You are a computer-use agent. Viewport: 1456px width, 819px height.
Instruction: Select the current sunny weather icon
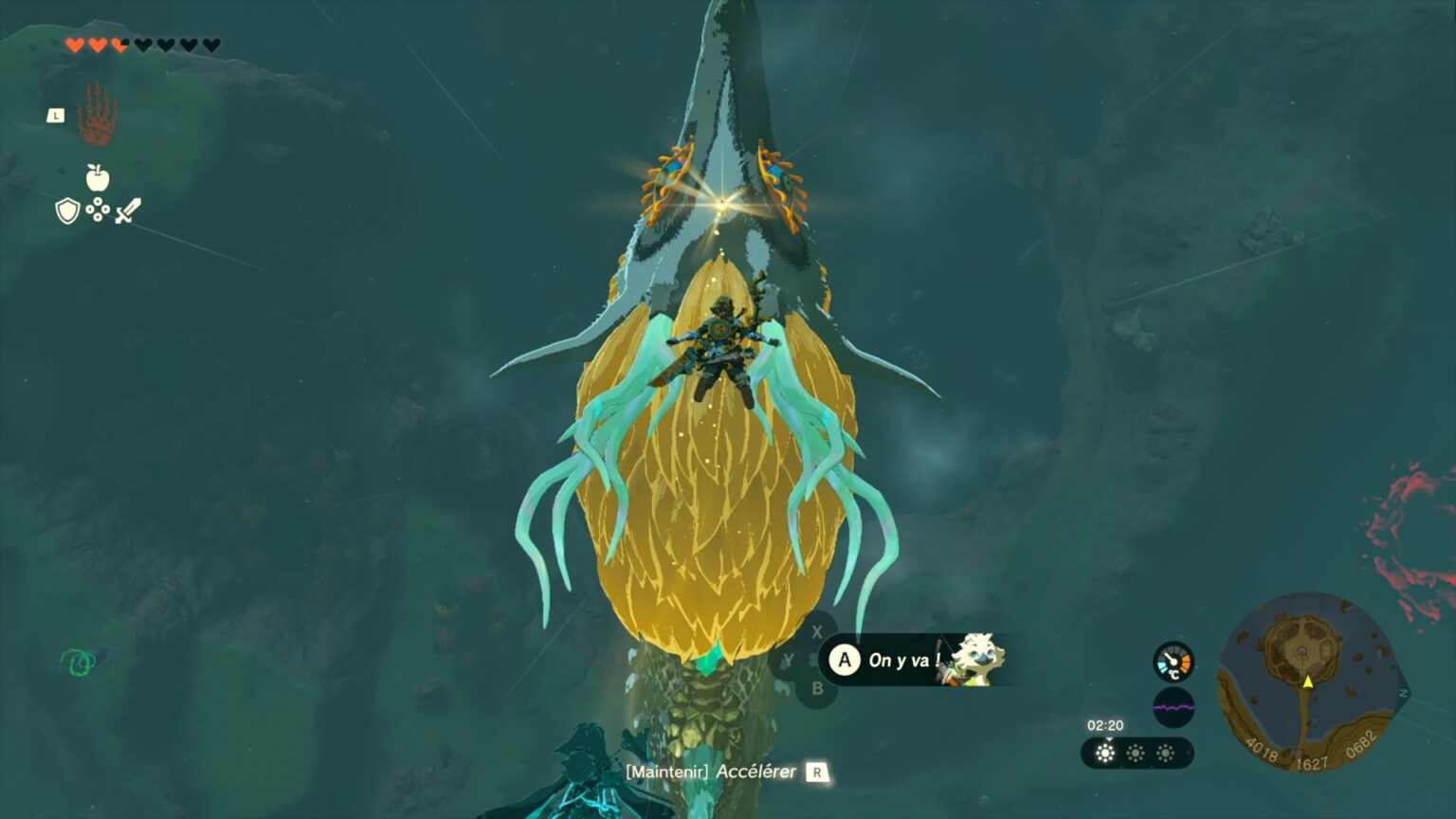click(1106, 752)
